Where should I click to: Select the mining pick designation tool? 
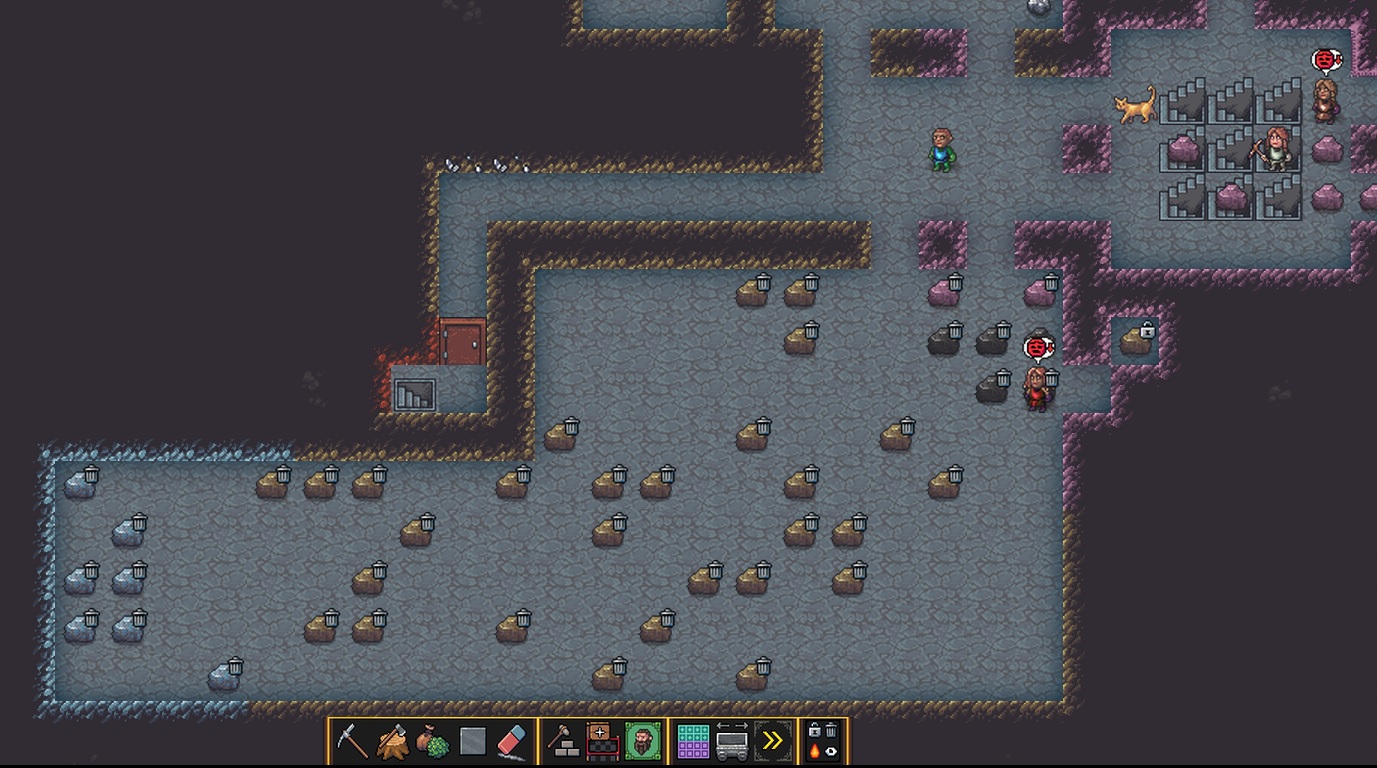[351, 741]
